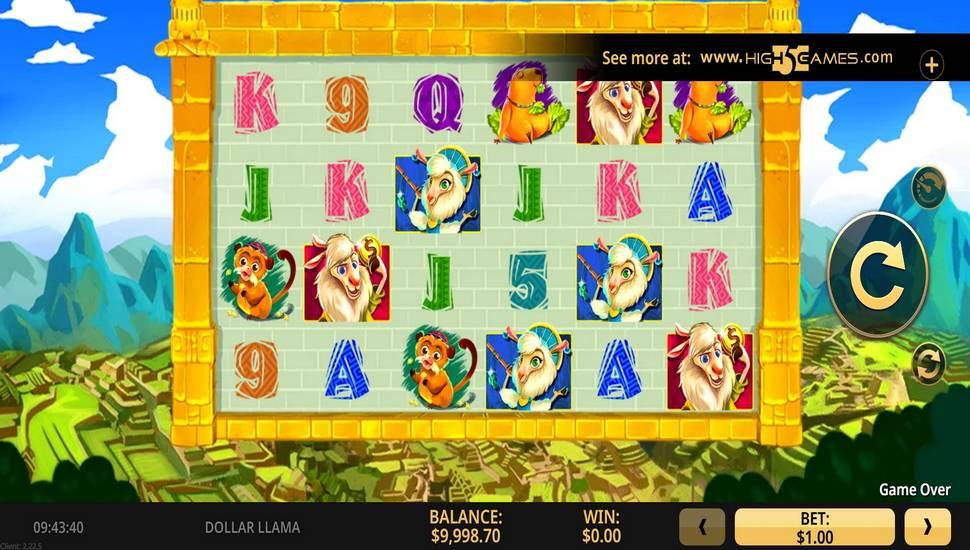The width and height of the screenshot is (970, 550).
Task: Toggle the turbo speed gauge button
Action: point(927,187)
